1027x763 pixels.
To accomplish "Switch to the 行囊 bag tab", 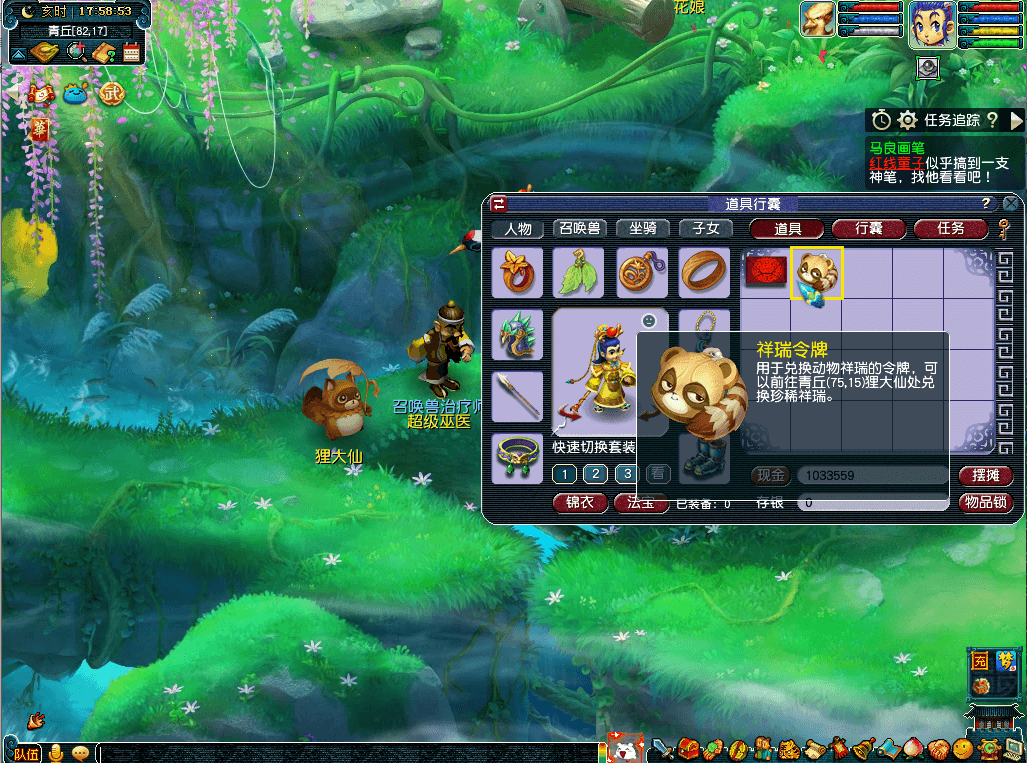I will point(868,229).
